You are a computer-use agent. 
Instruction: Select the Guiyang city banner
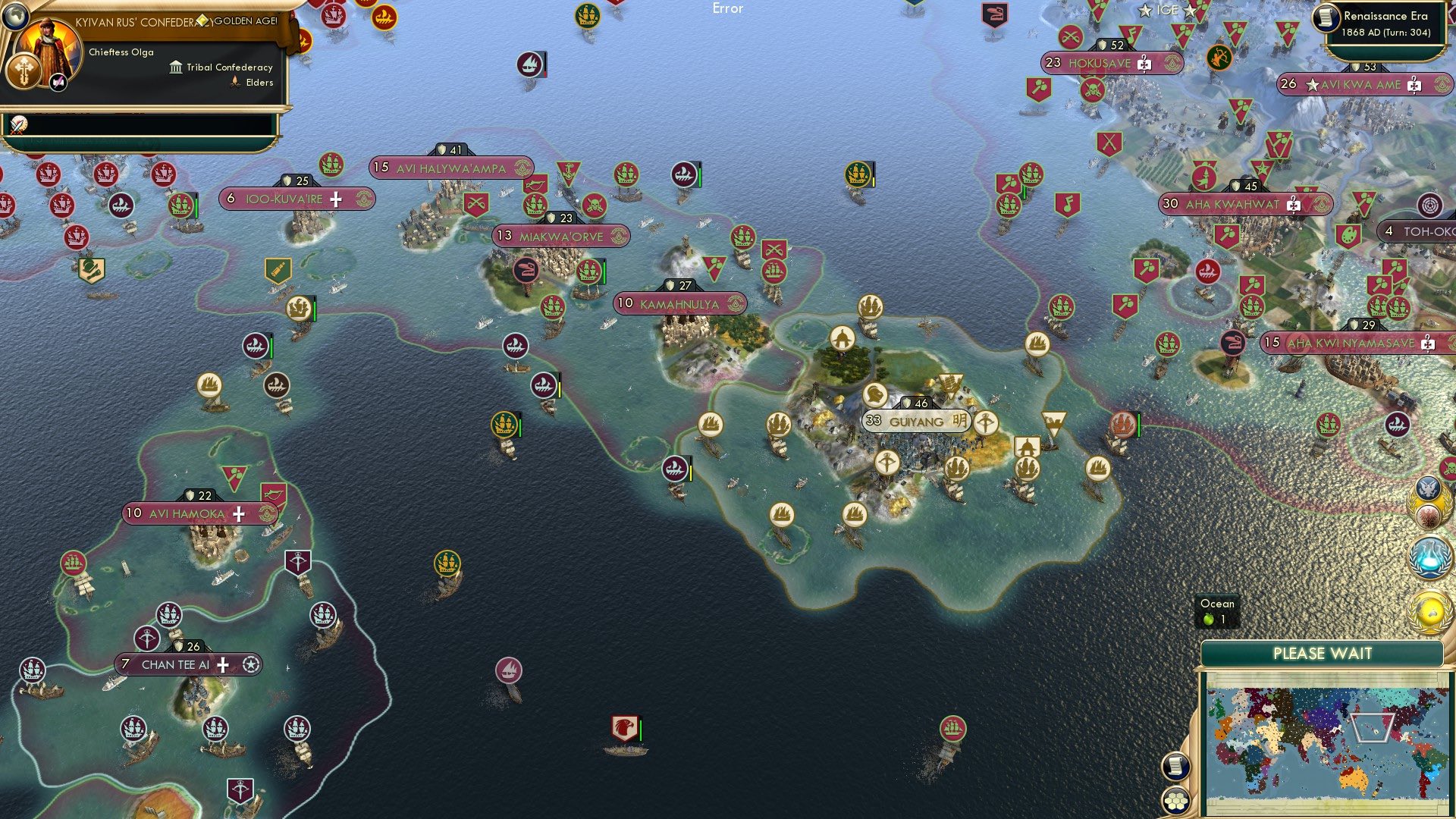click(x=916, y=419)
